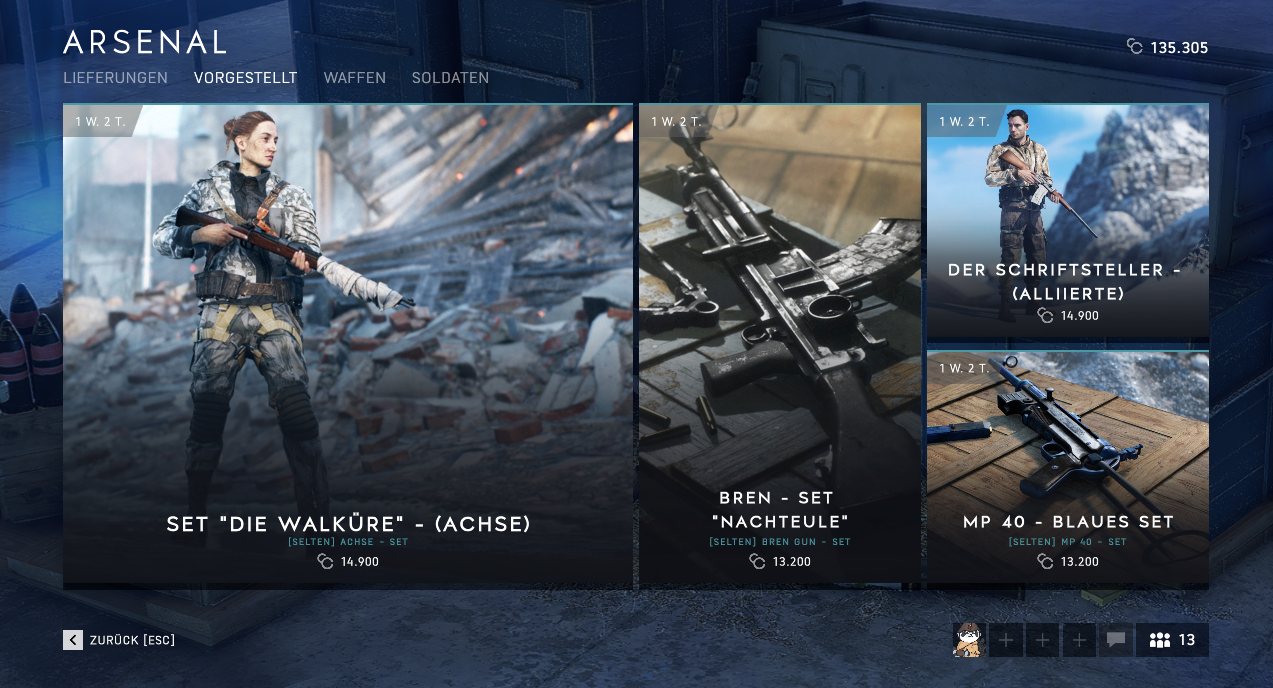Screen dimensions: 1273x688
Task: Switch to the Lieferungen tab
Action: (x=115, y=78)
